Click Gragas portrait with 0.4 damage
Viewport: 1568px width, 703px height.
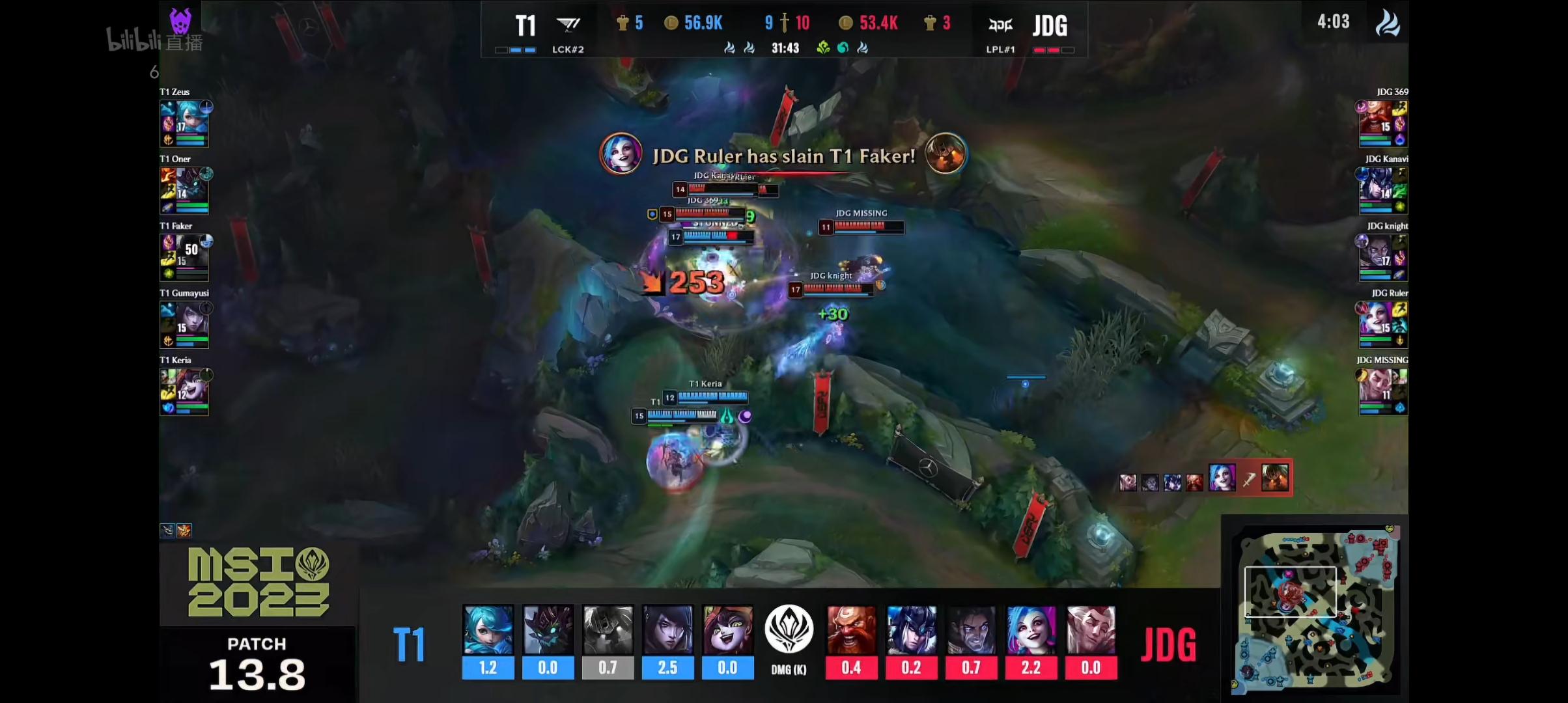(851, 630)
